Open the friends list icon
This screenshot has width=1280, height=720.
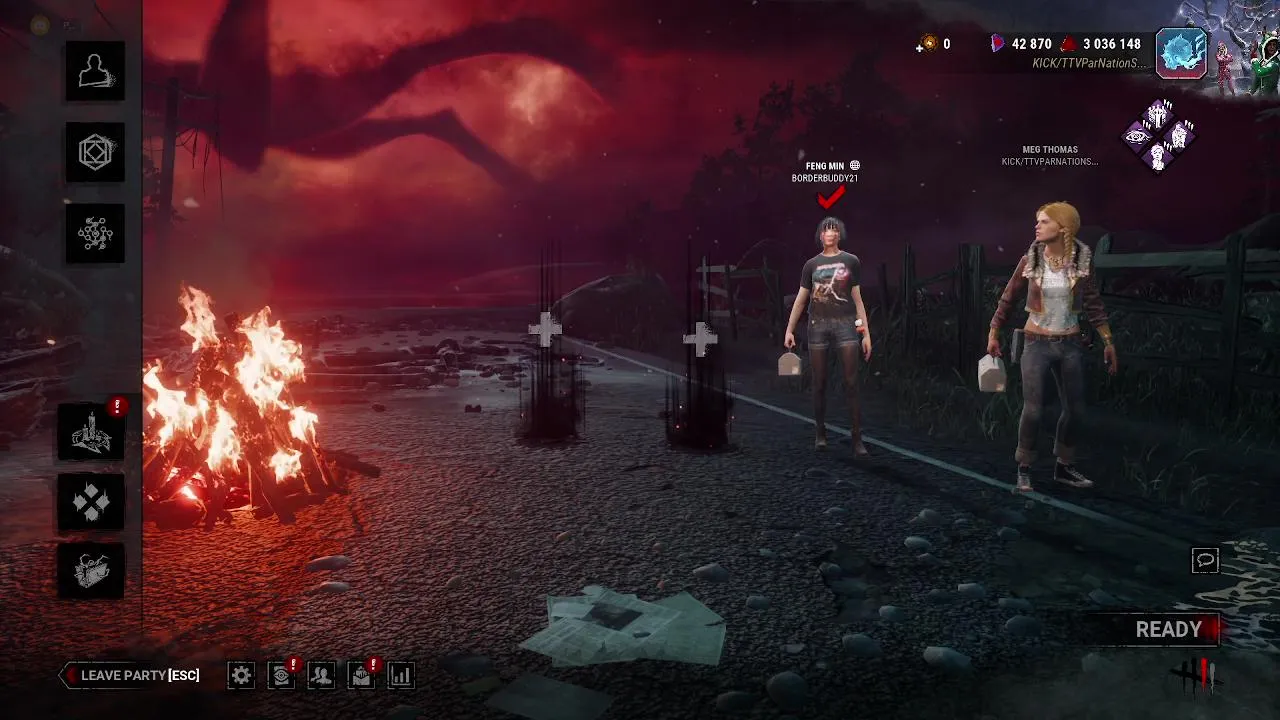[x=321, y=675]
